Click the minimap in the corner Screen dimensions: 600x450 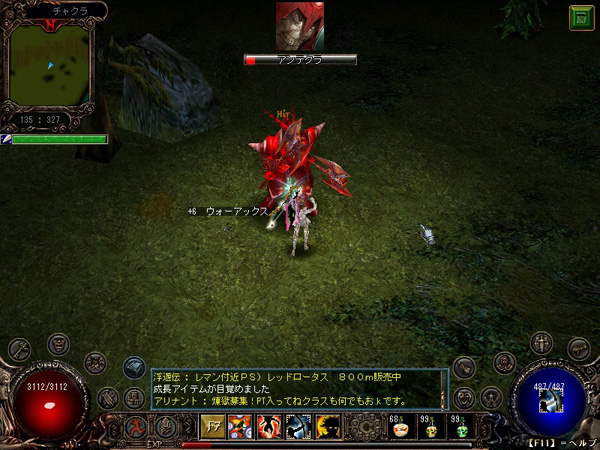coord(51,64)
